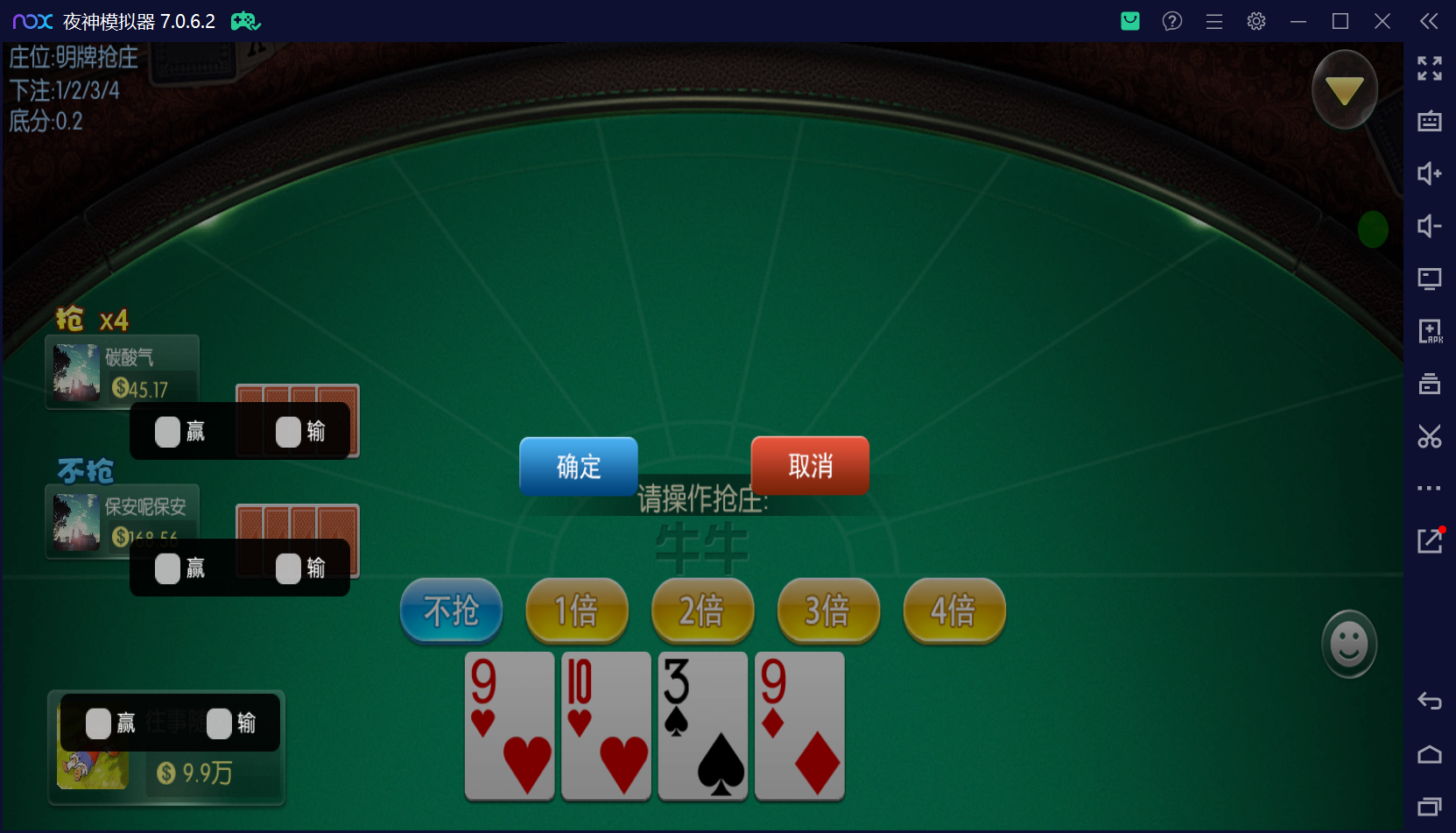The image size is (1456, 833).
Task: Expand the more options ellipsis in sidebar
Action: click(1429, 488)
